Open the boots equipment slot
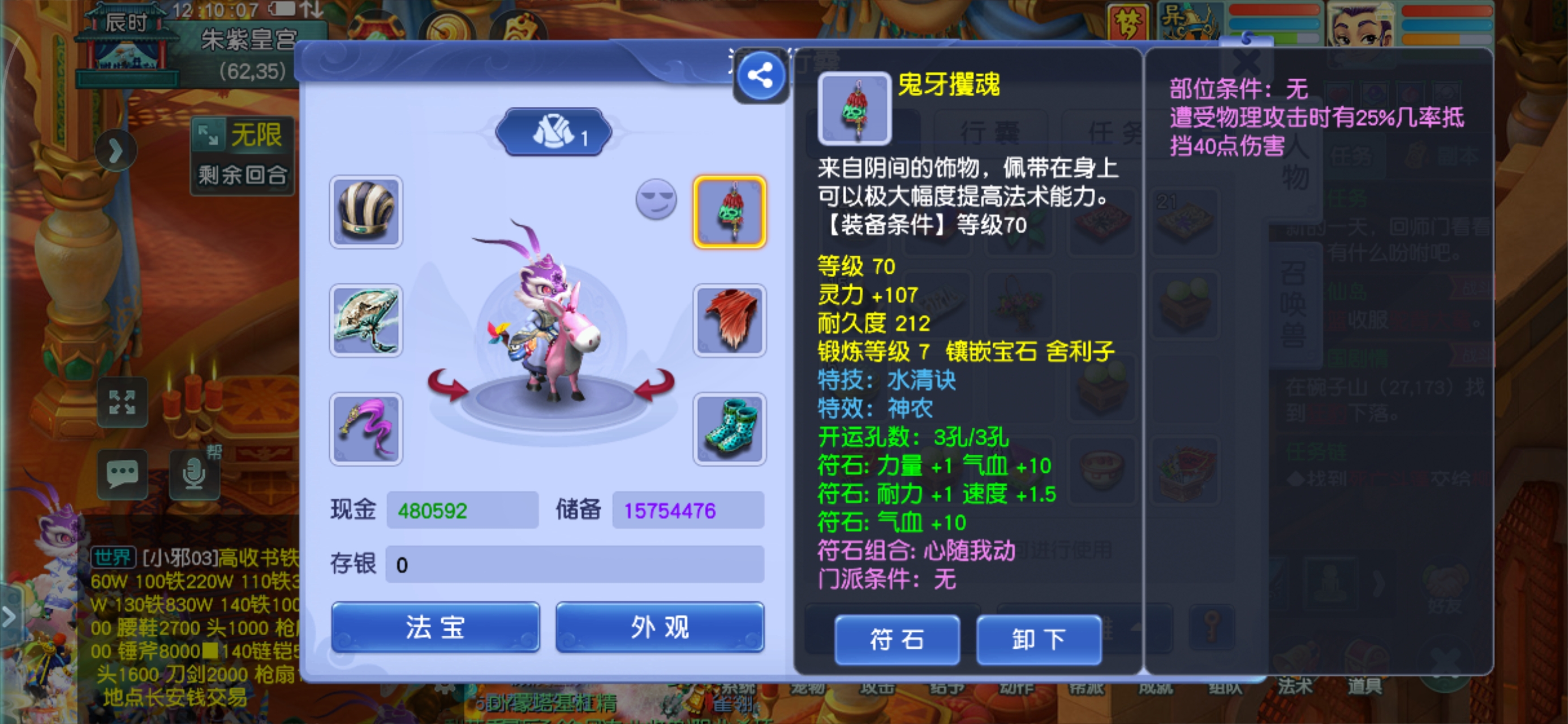Image resolution: width=1568 pixels, height=724 pixels. pyautogui.click(x=729, y=429)
